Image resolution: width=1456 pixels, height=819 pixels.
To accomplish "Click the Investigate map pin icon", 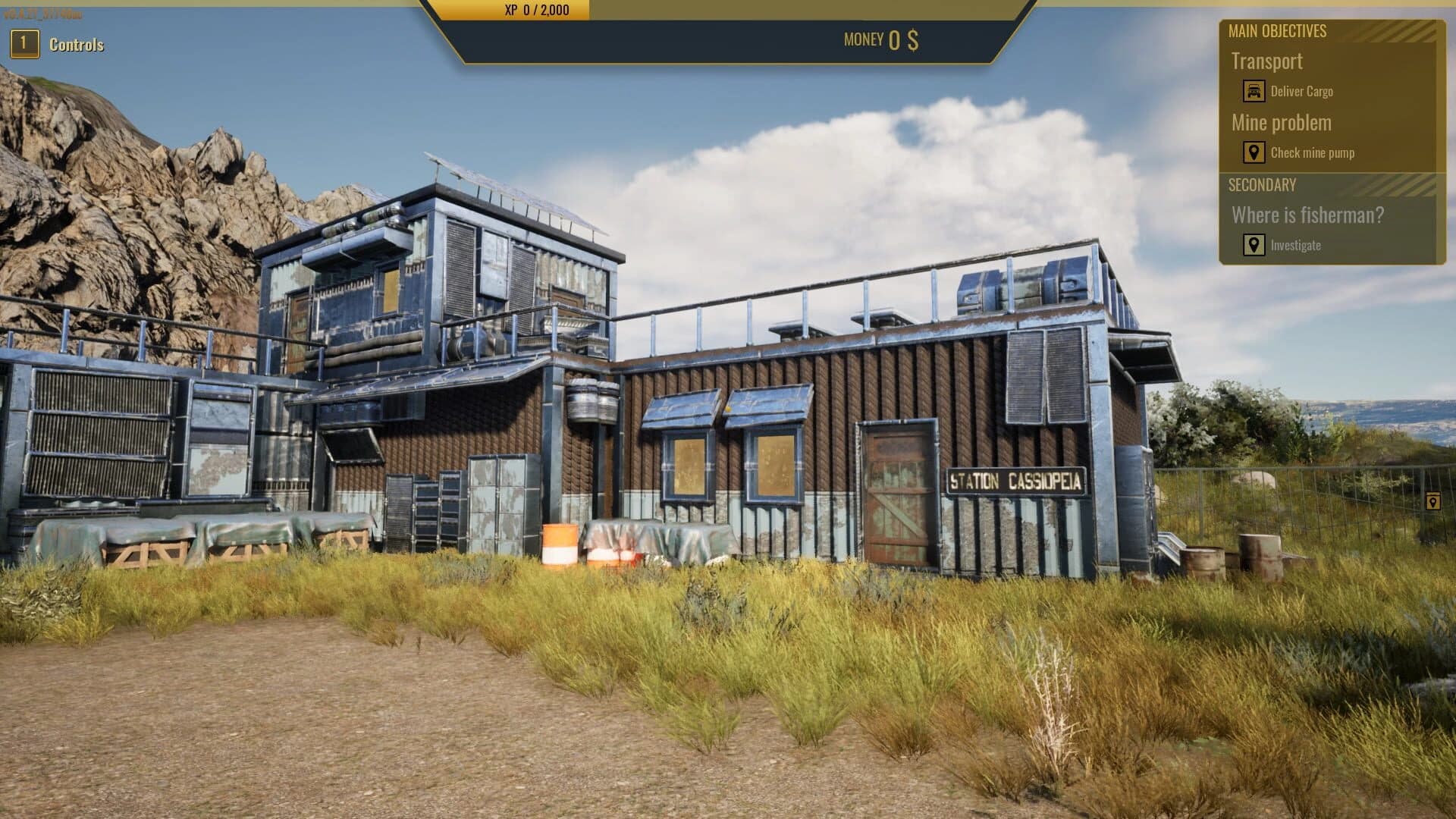I will tap(1253, 244).
